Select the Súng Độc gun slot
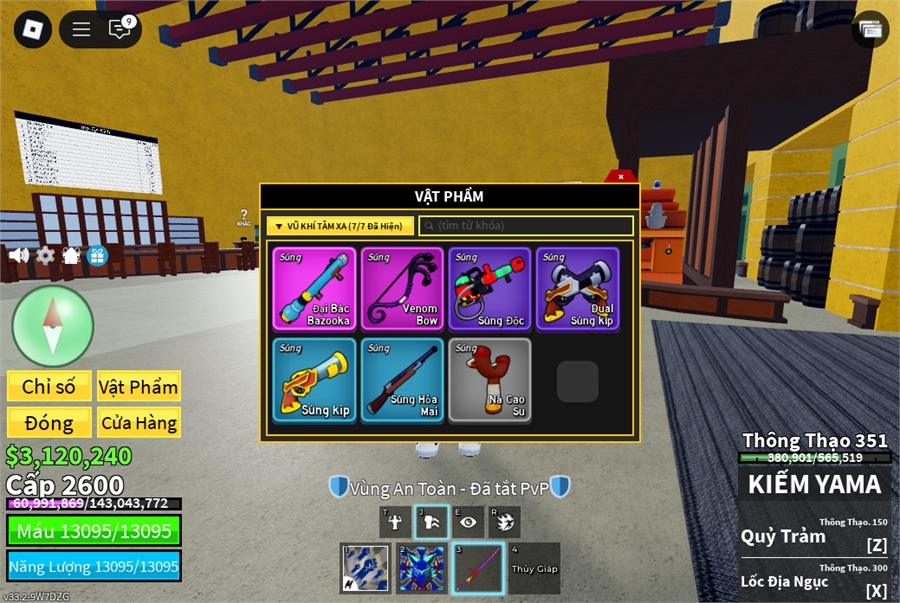This screenshot has height=603, width=900. coord(490,289)
